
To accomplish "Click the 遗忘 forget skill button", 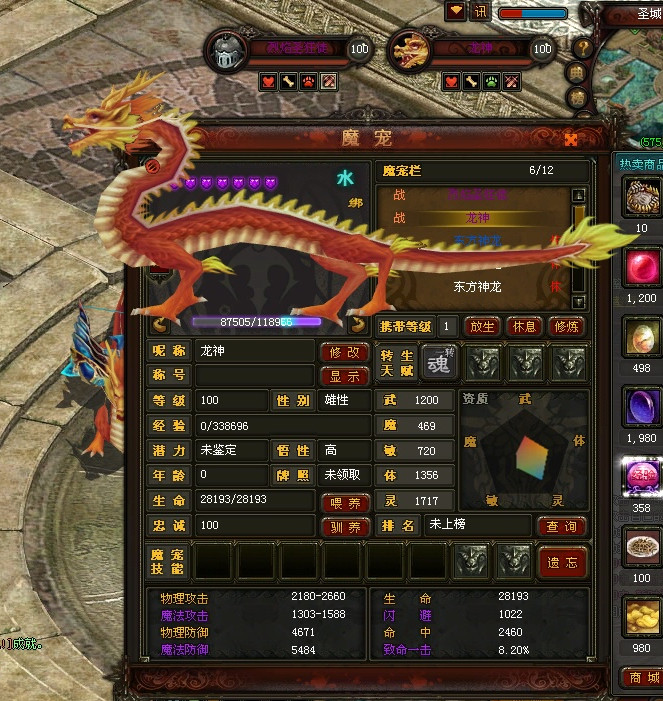I will (x=562, y=562).
